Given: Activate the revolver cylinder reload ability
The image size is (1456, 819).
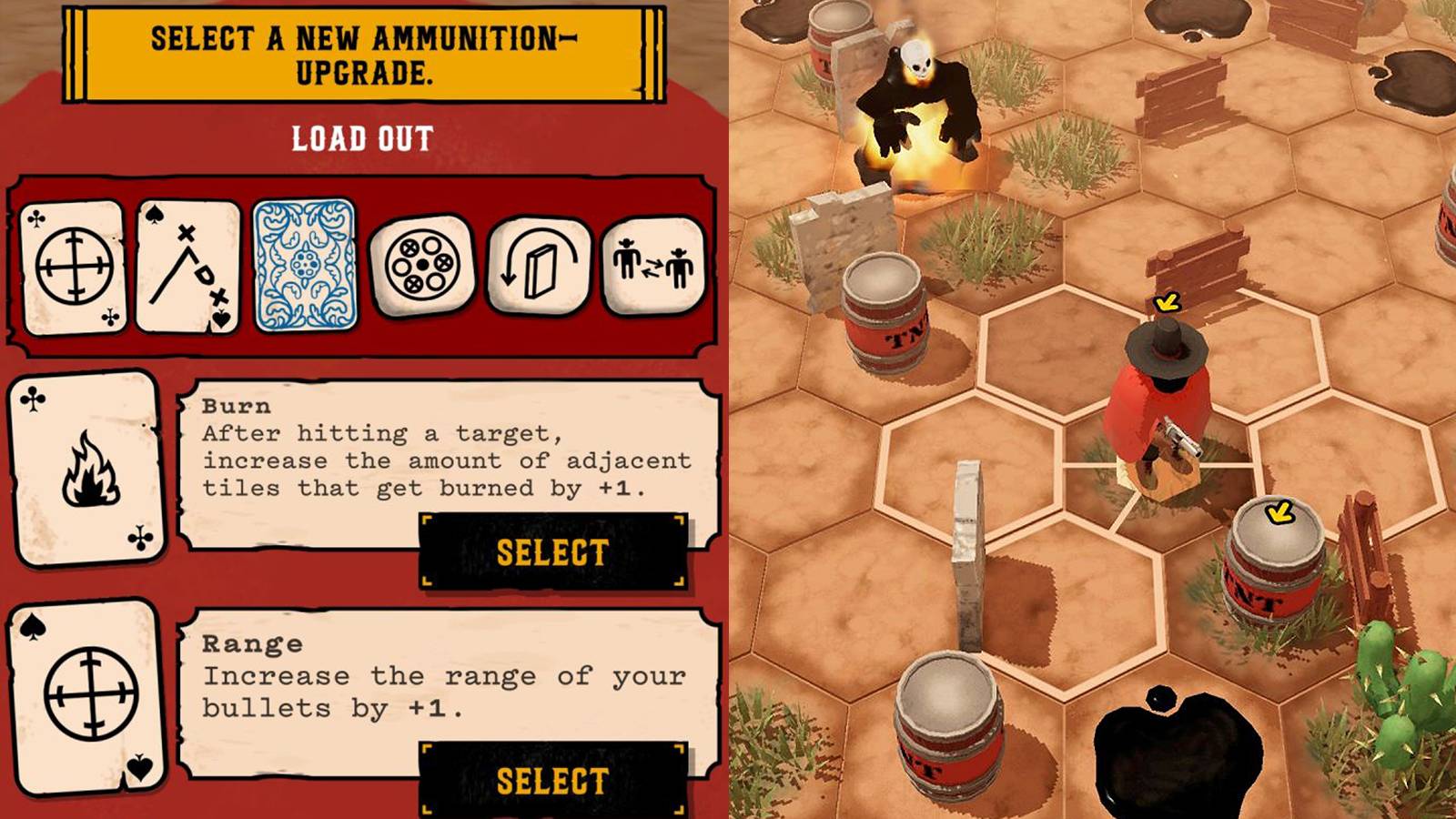Looking at the screenshot, I should click(421, 266).
